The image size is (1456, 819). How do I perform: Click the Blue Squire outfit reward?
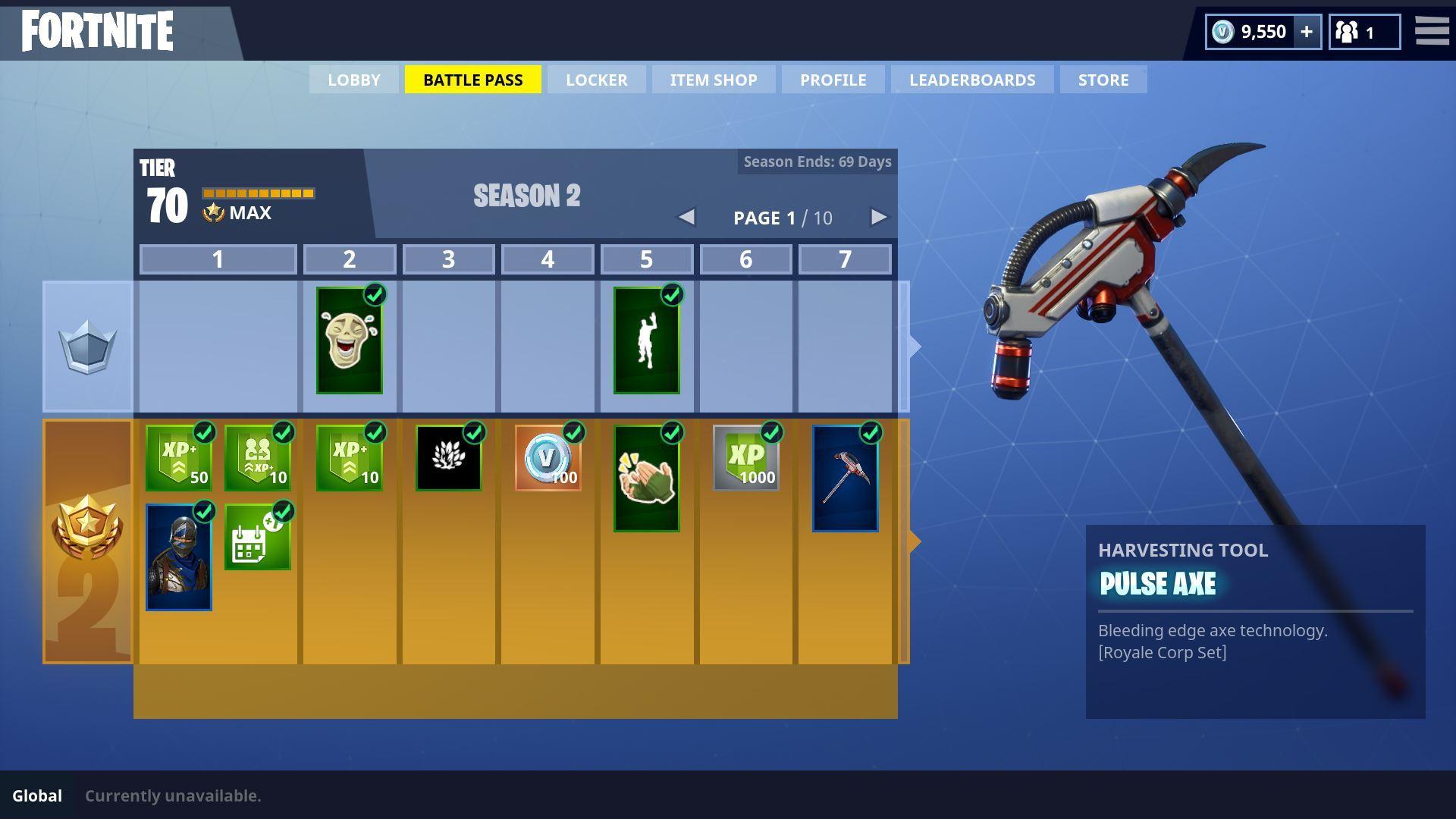point(178,559)
